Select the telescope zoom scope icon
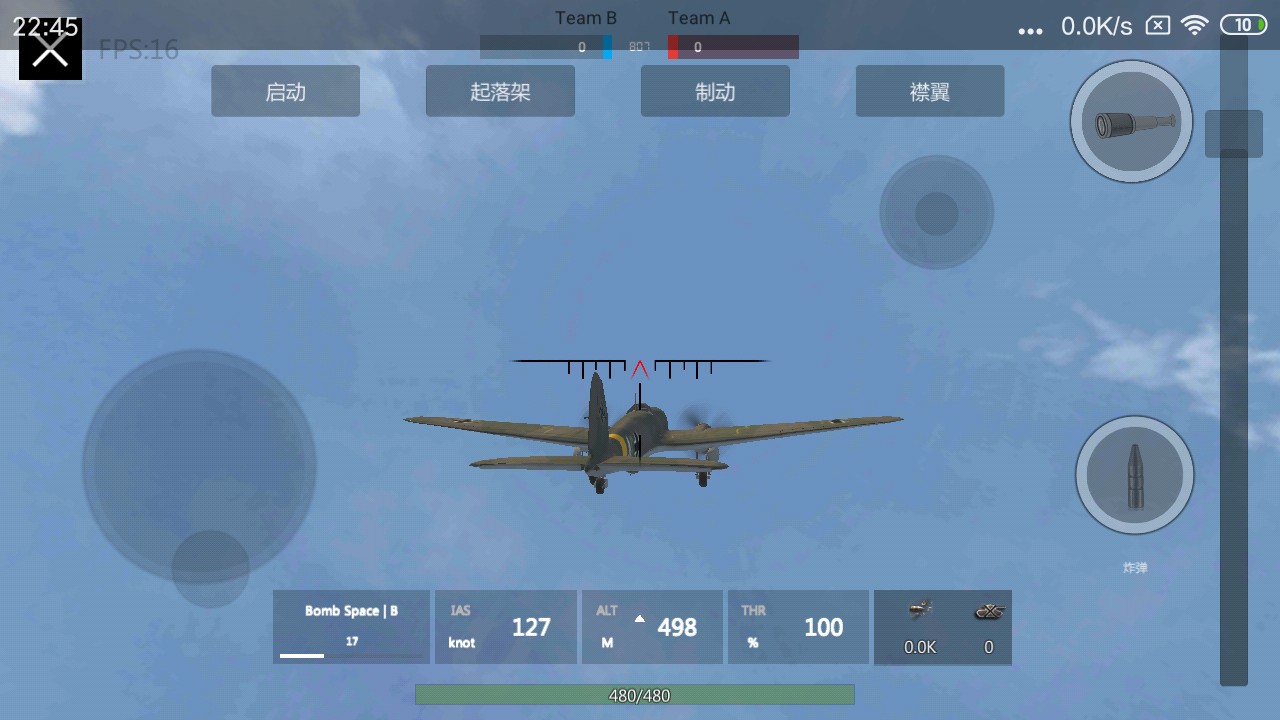Image resolution: width=1280 pixels, height=720 pixels. click(x=1131, y=120)
